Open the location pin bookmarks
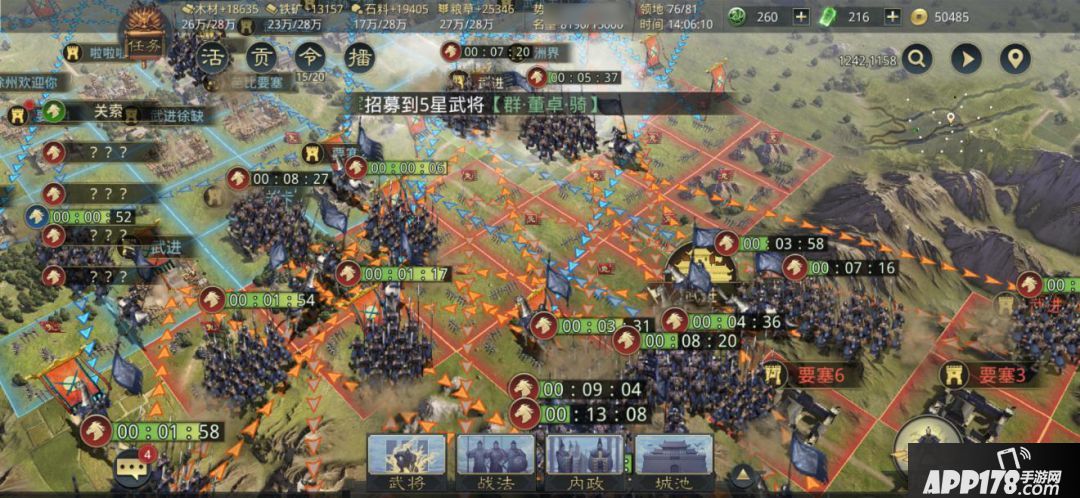Screen dimensions: 1080x498 (1015, 58)
